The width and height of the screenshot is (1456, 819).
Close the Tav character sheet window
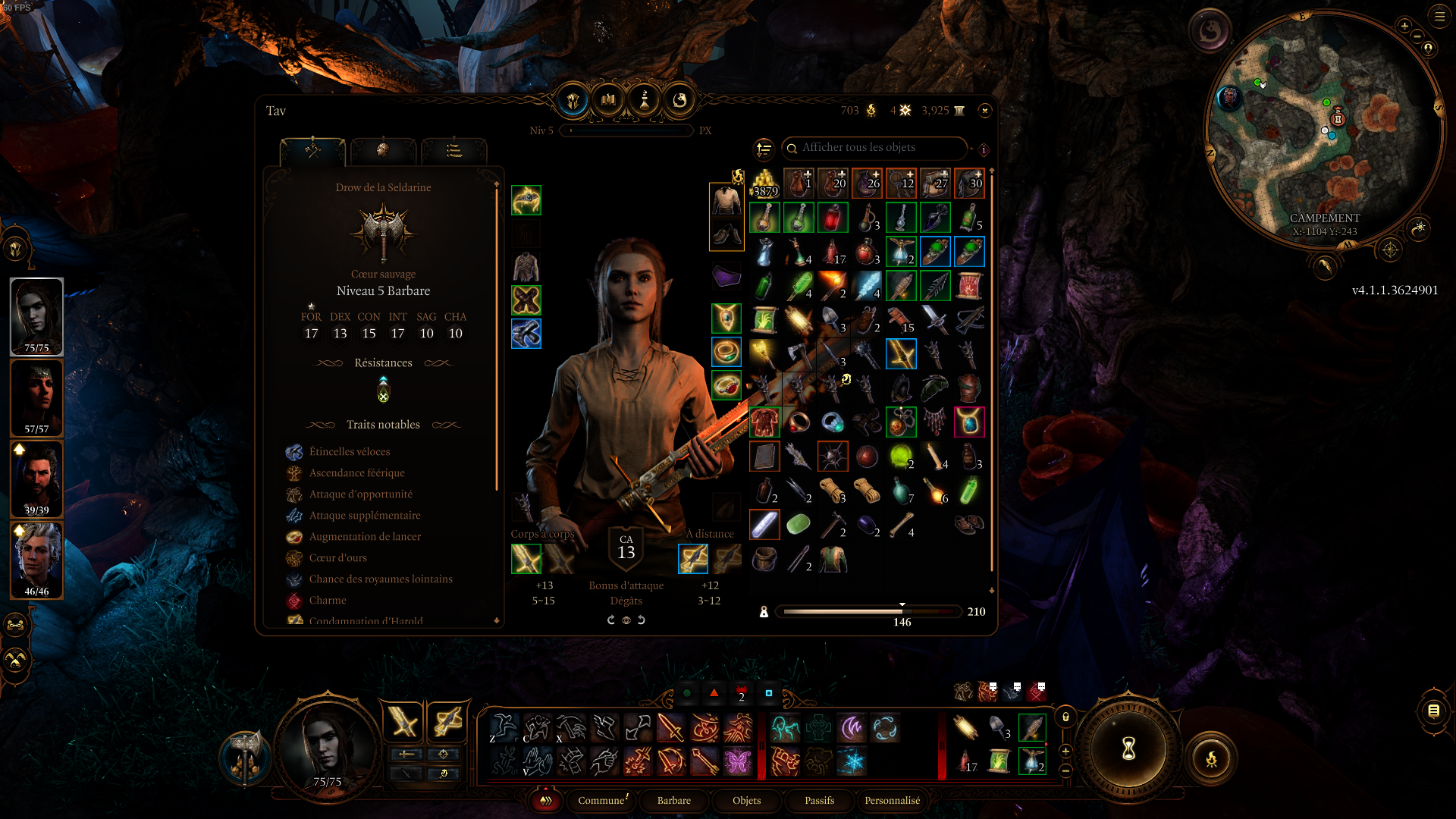tap(984, 111)
